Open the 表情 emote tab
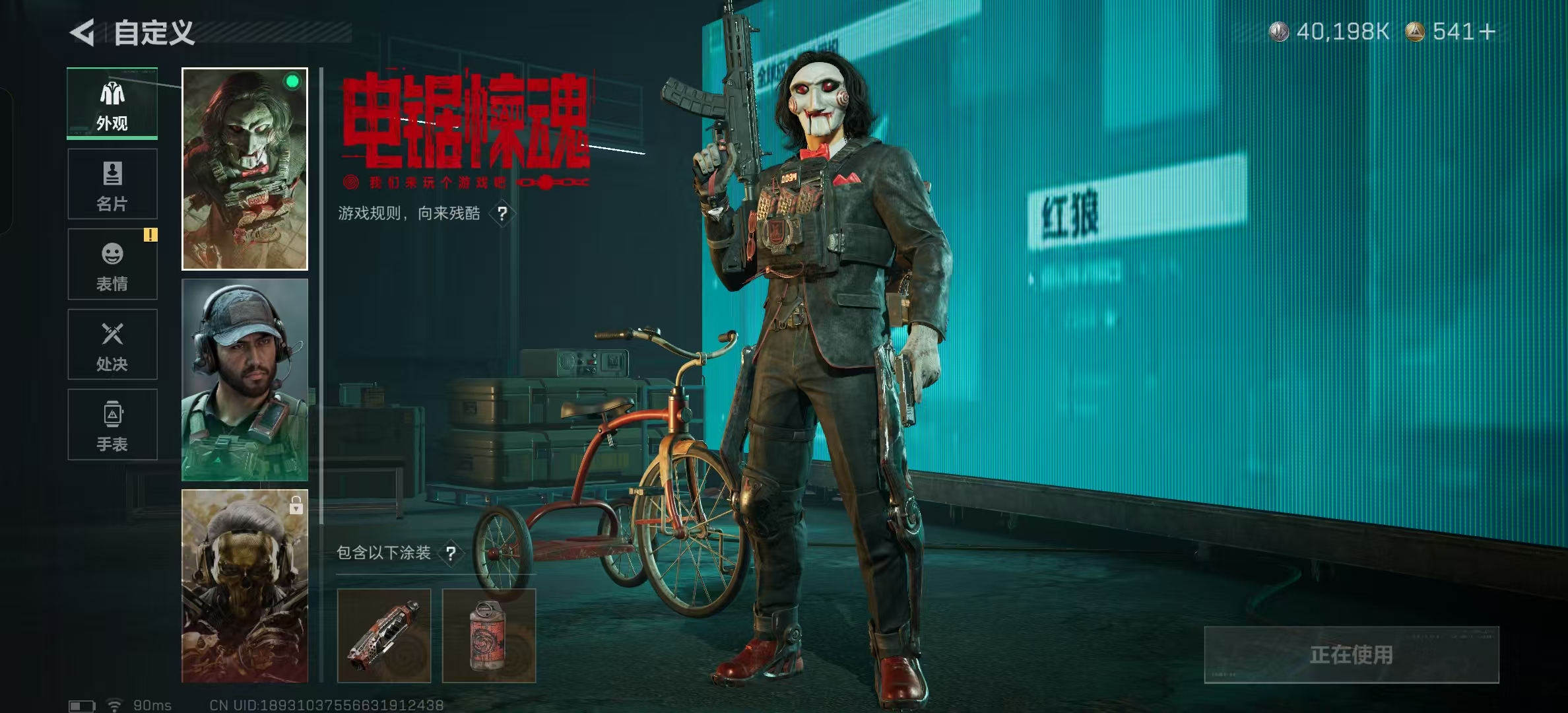The width and height of the screenshot is (1568, 713). (x=112, y=265)
